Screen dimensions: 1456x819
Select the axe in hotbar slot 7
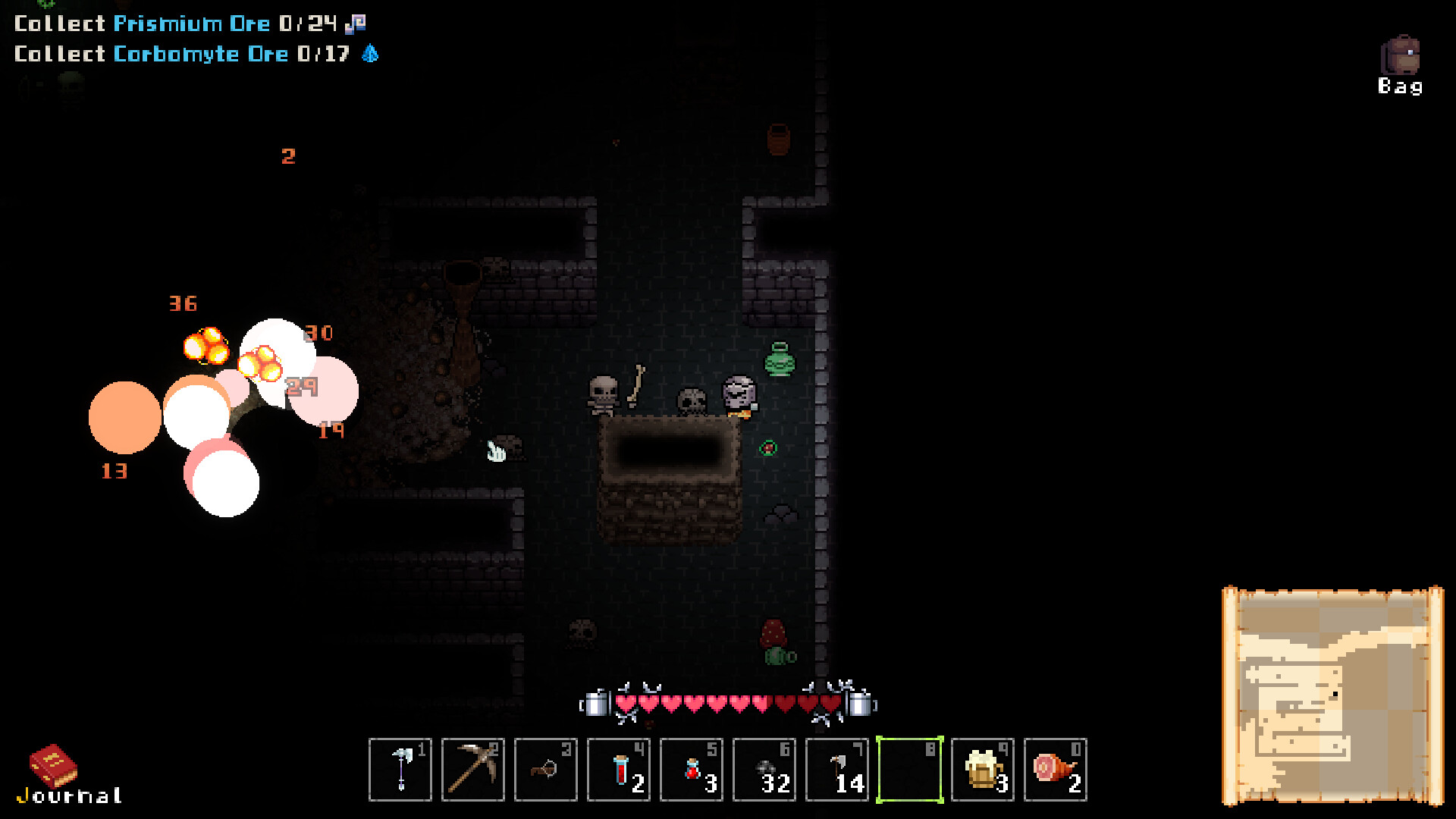pos(836,770)
